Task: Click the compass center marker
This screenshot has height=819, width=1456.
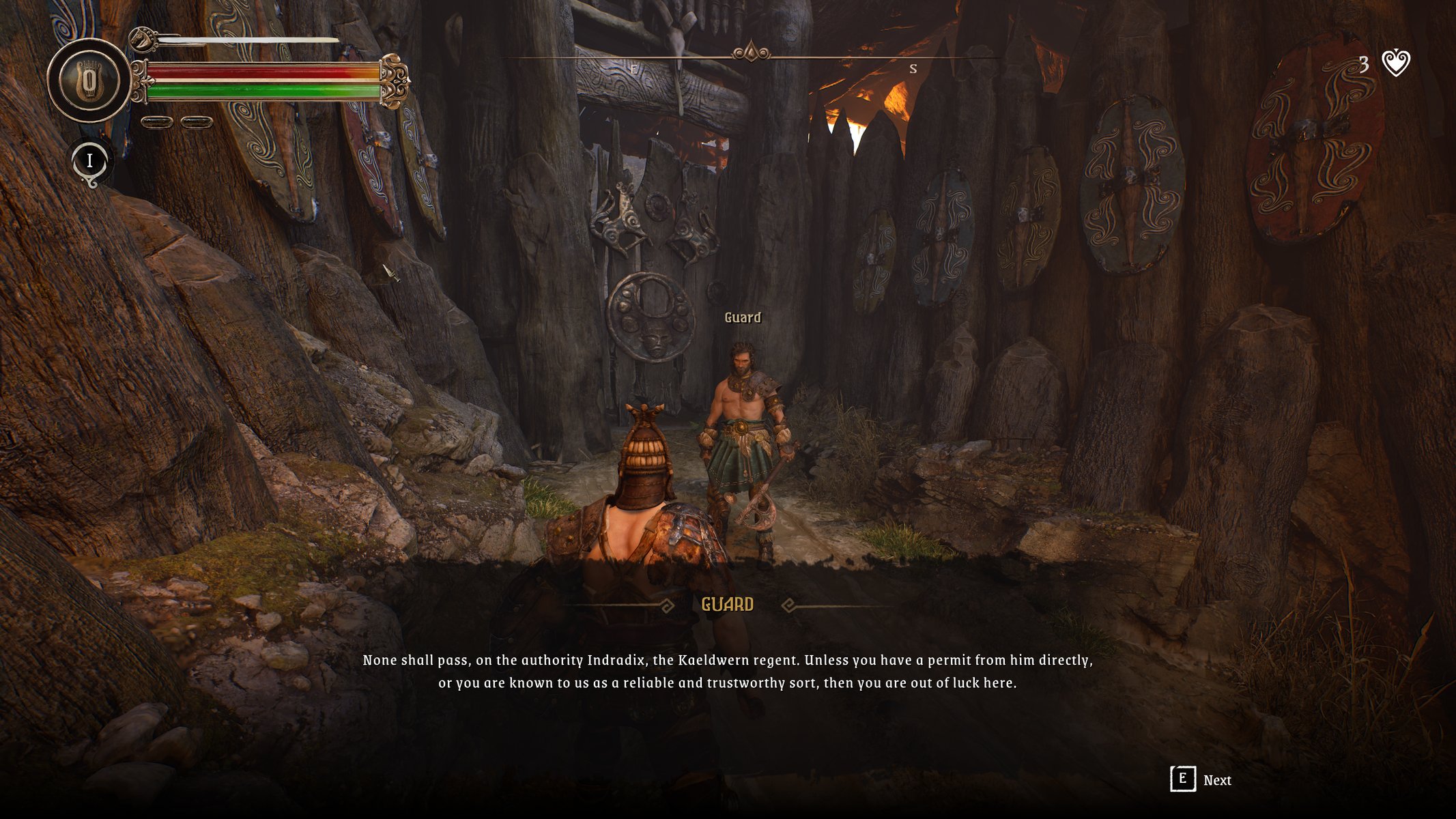Action: [751, 51]
